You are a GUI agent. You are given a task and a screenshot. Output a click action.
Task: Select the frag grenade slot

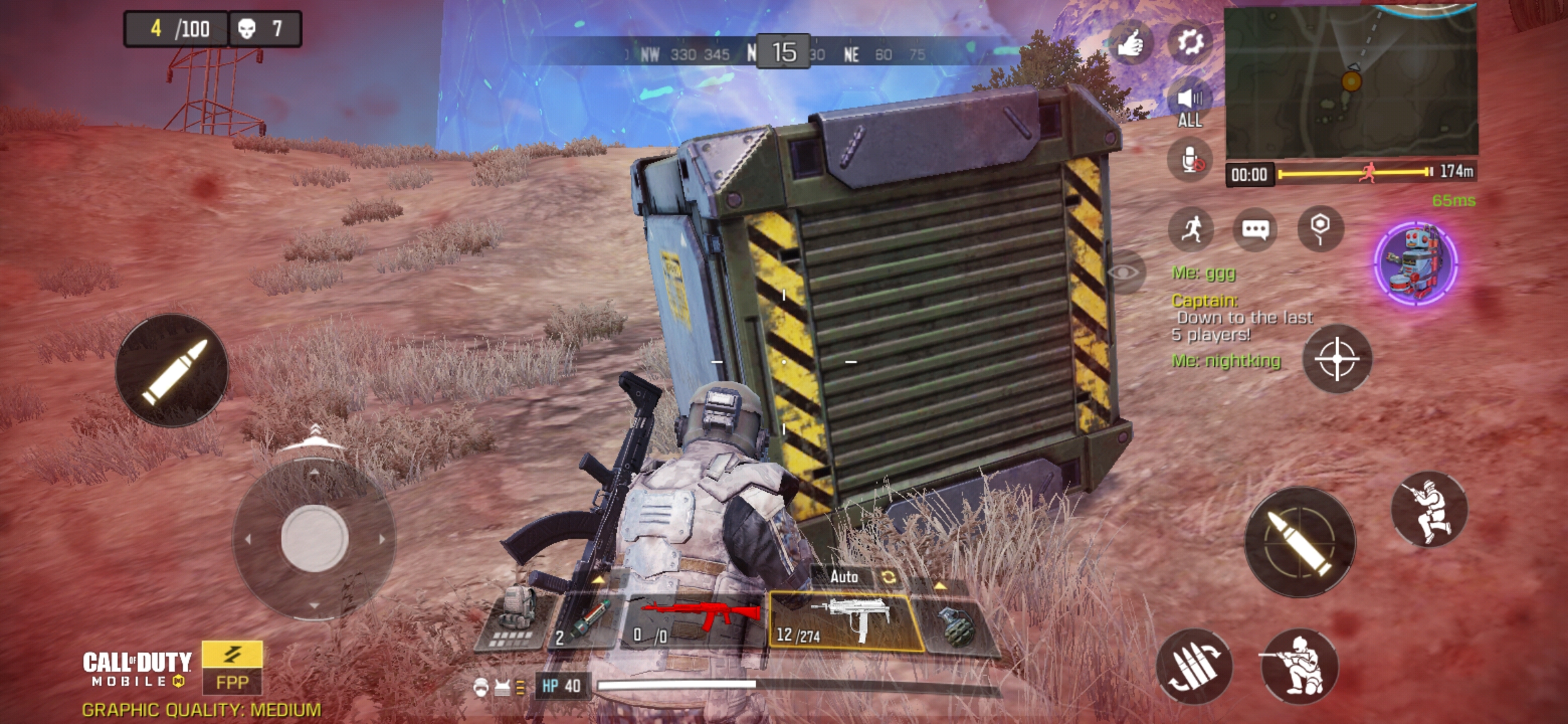click(955, 625)
